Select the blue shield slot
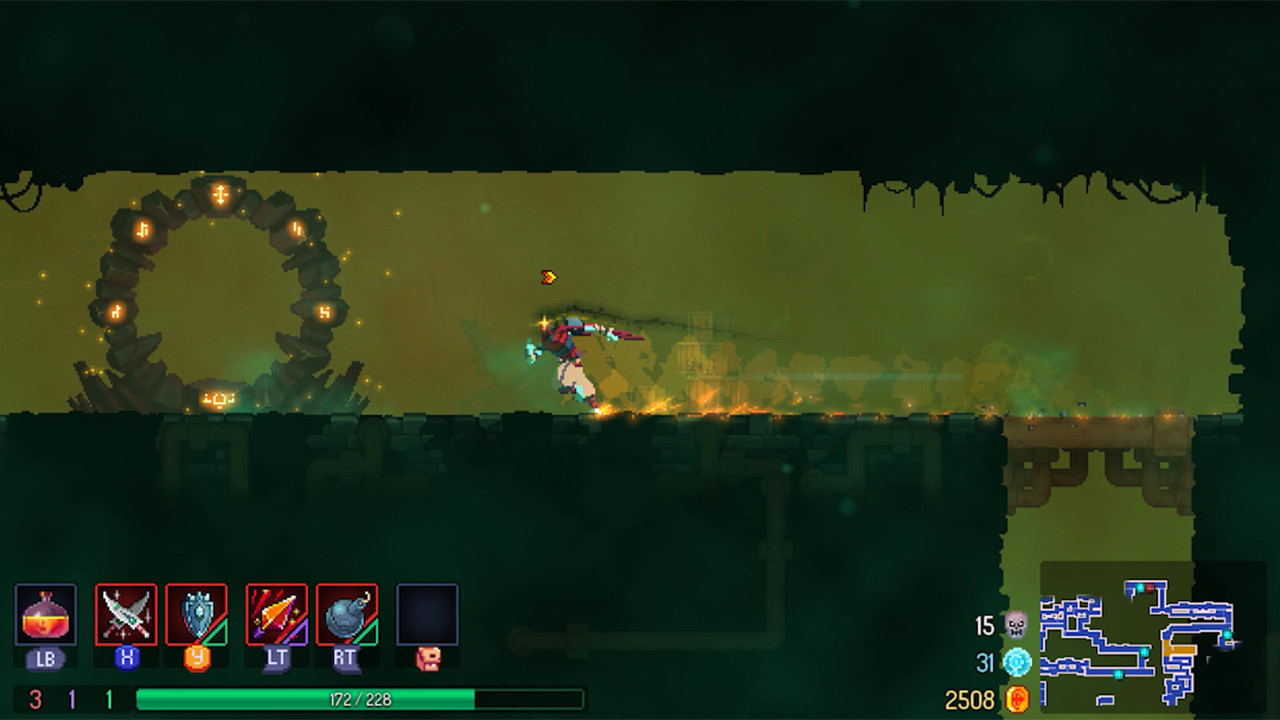 coord(197,614)
